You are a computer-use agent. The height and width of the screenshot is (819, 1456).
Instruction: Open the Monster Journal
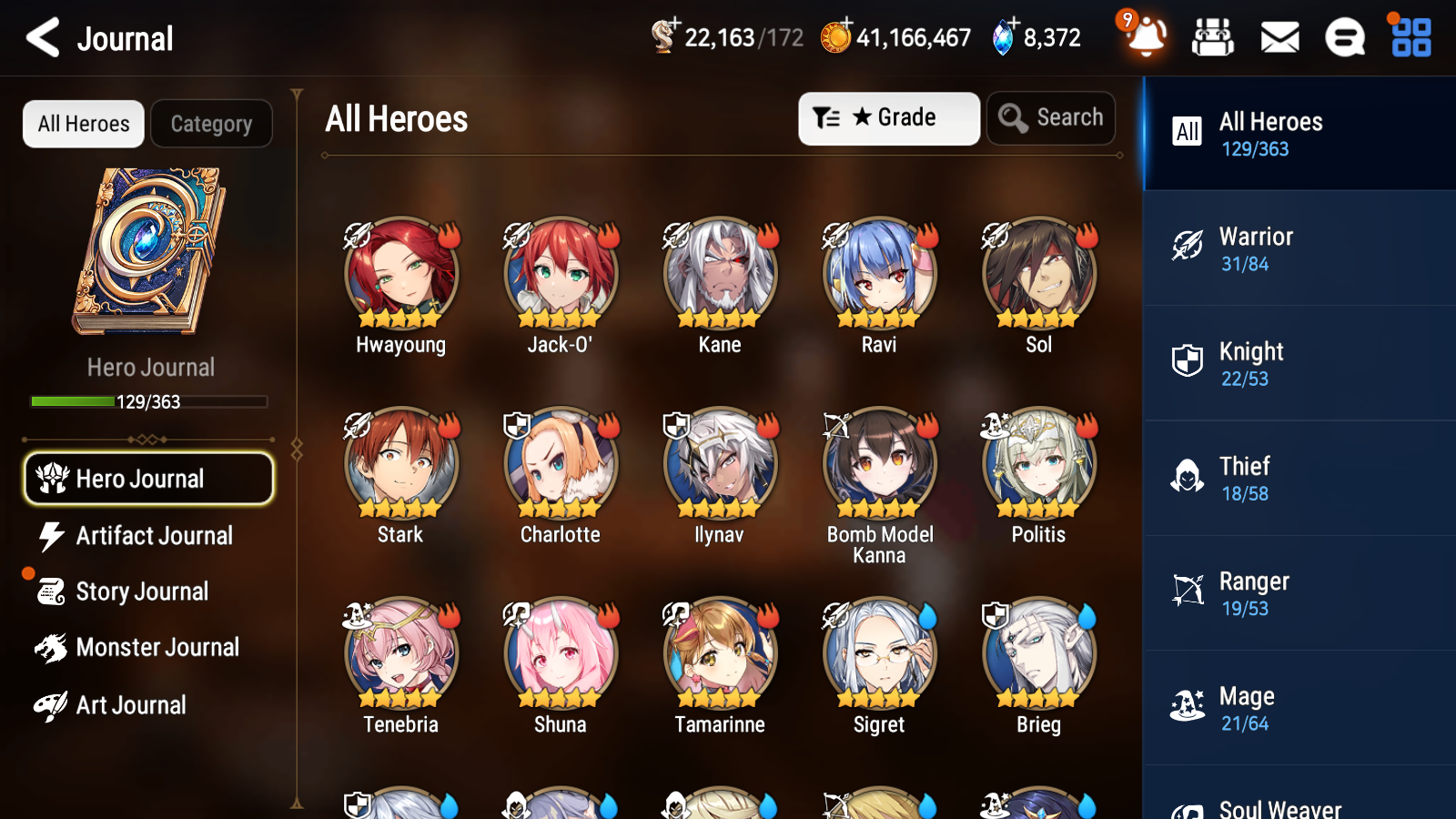click(148, 647)
